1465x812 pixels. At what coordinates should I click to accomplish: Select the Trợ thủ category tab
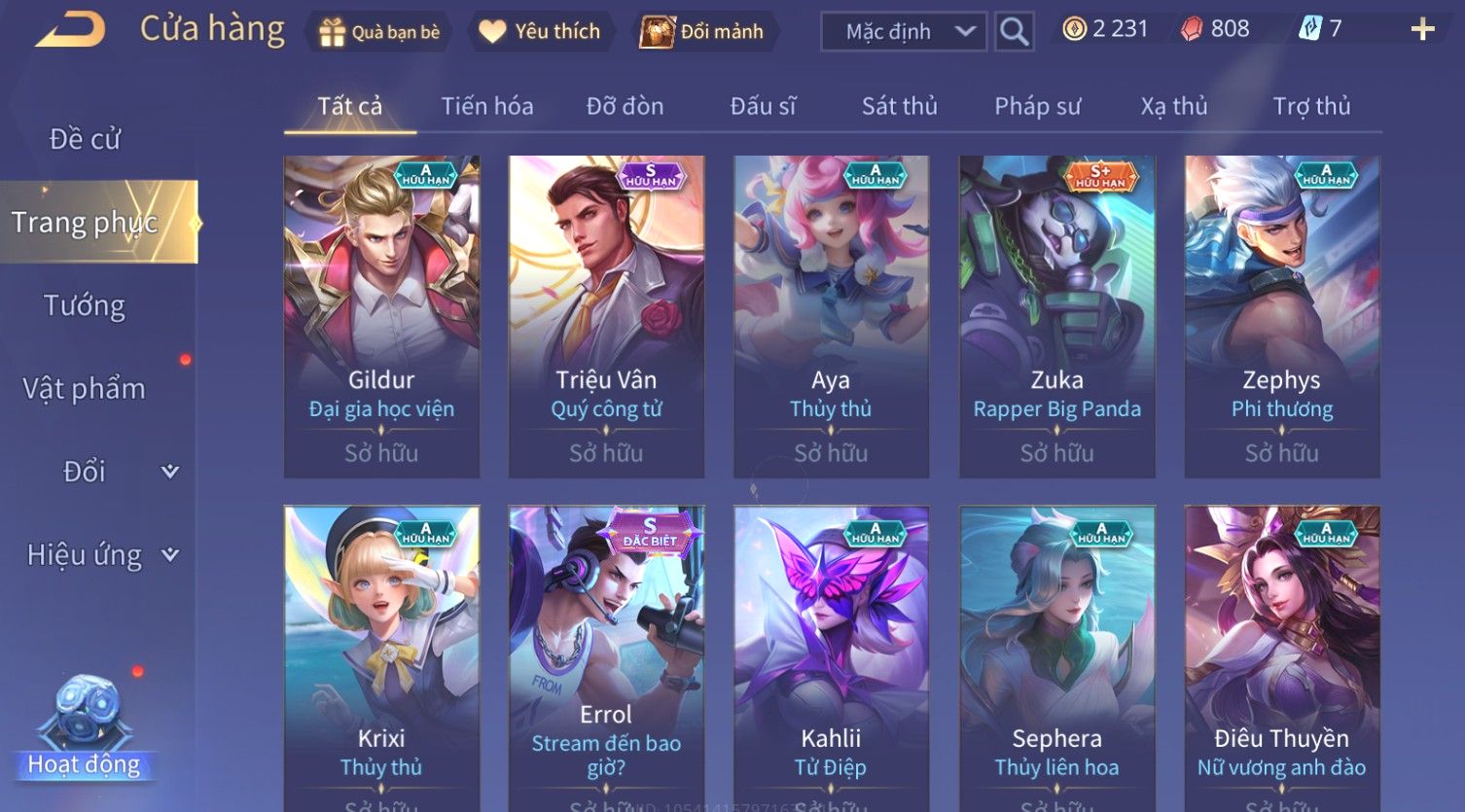point(1311,106)
